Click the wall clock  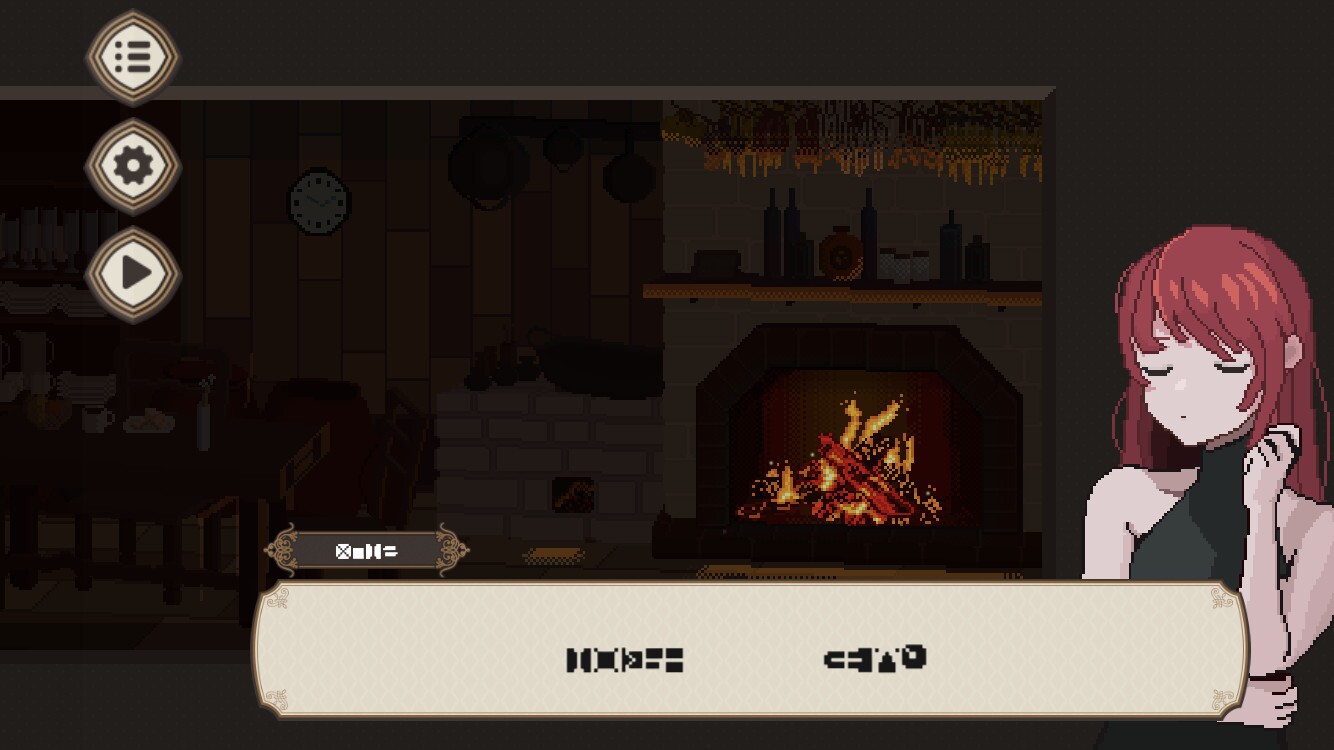point(316,204)
